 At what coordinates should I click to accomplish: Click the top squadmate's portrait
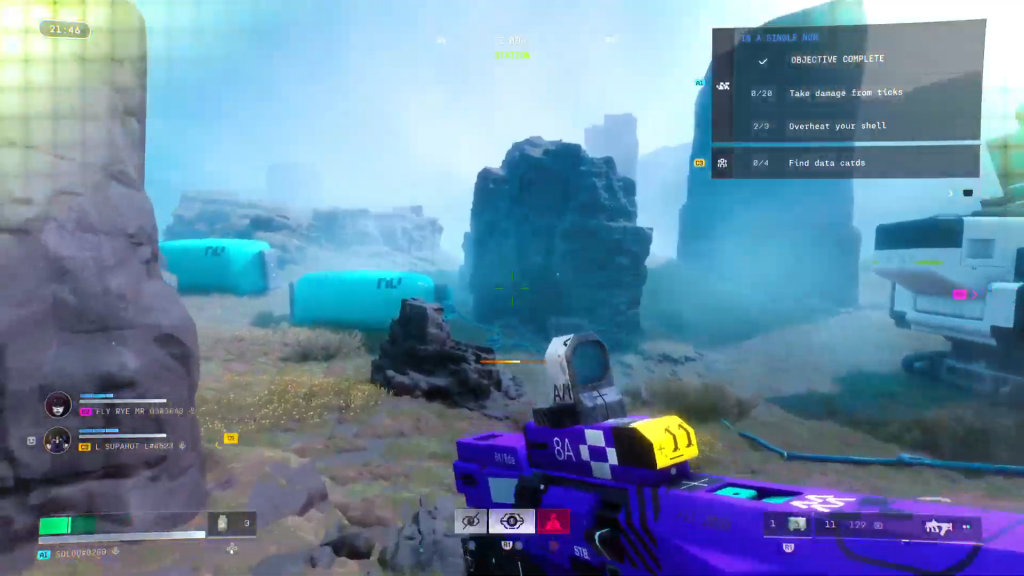pyautogui.click(x=57, y=404)
